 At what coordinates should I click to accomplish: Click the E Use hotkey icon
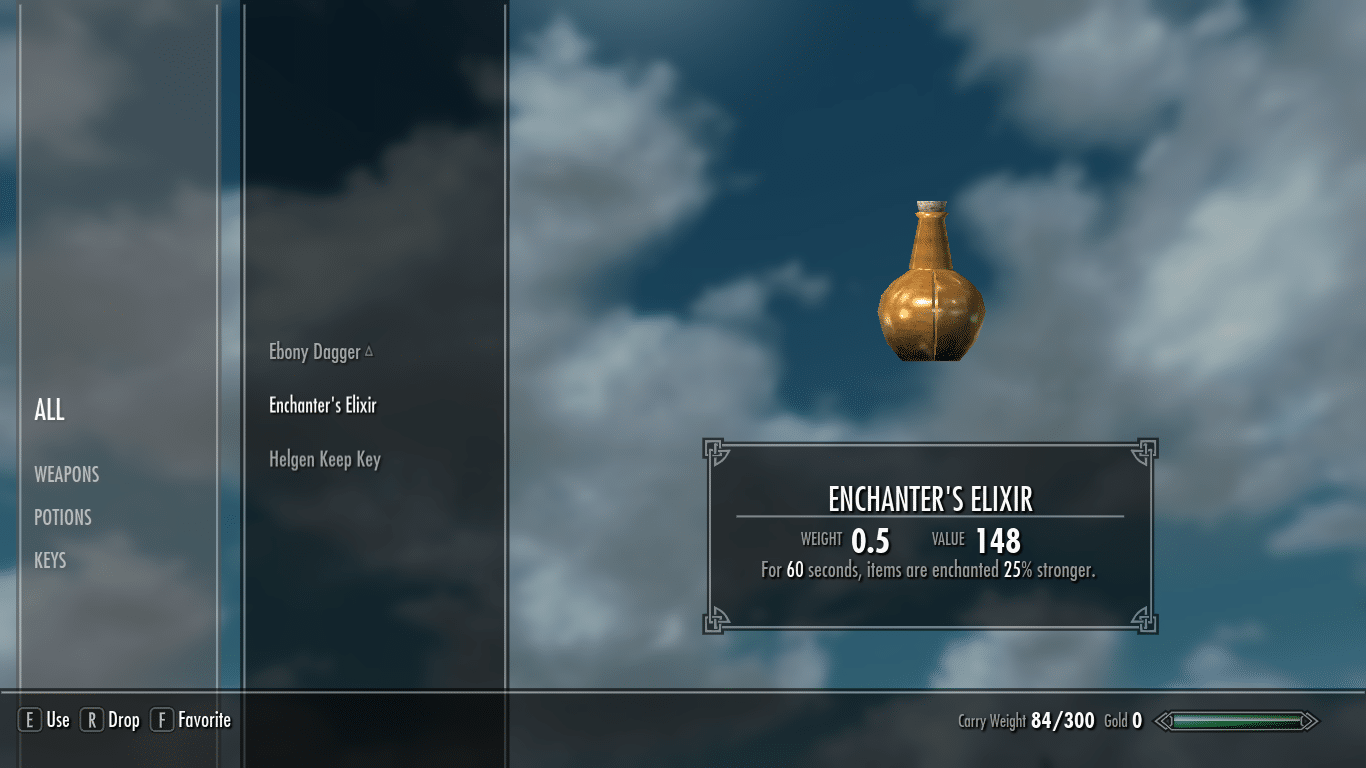(30, 719)
